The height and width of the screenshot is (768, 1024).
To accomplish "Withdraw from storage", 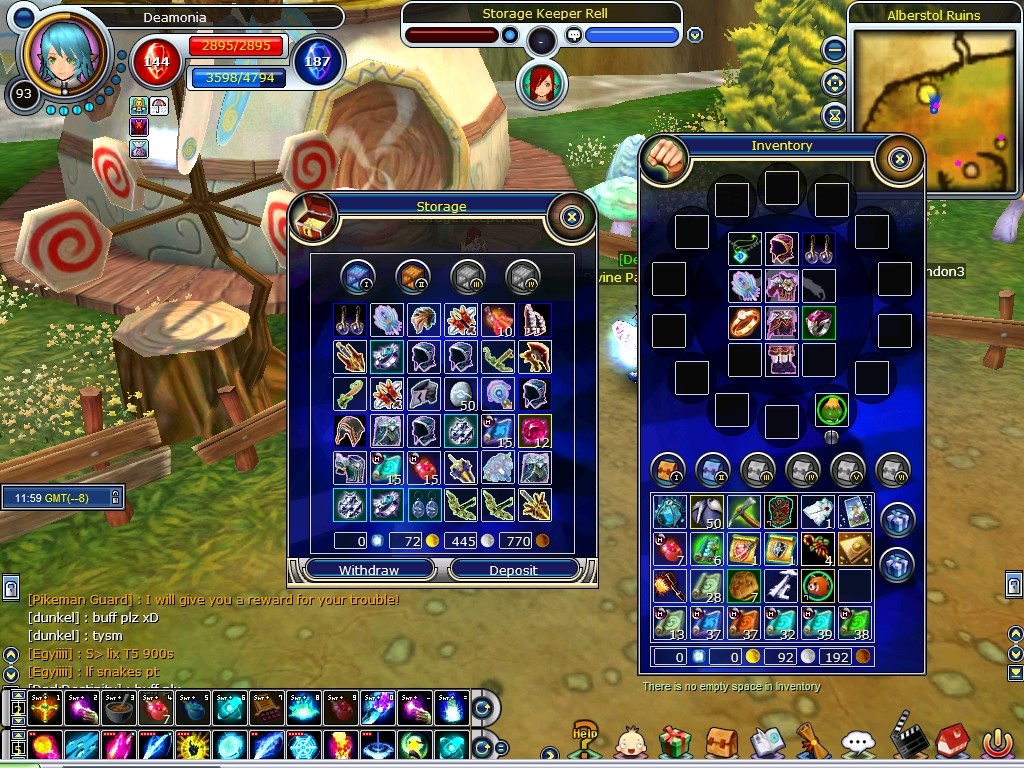I will pos(369,570).
